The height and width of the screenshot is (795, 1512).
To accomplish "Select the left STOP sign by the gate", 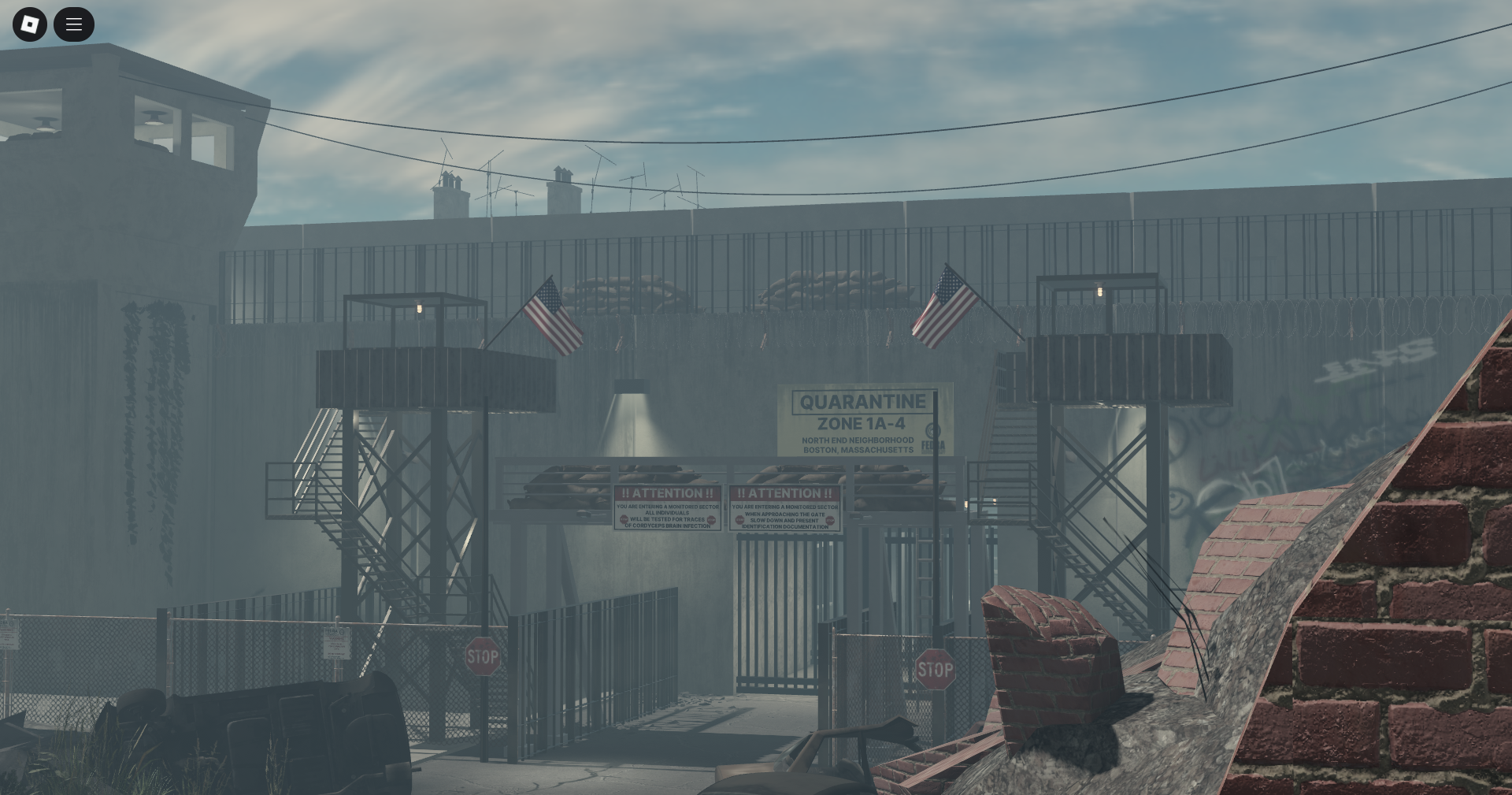I will coord(483,656).
